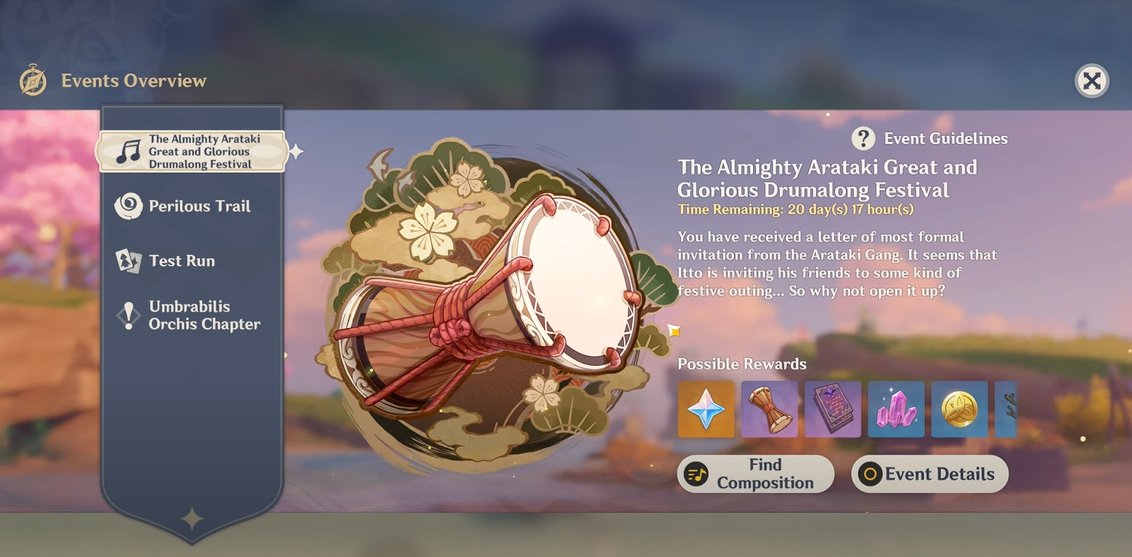This screenshot has width=1132, height=557.
Task: Select the Almighty Arataki Drumalong Festival tab
Action: point(192,152)
